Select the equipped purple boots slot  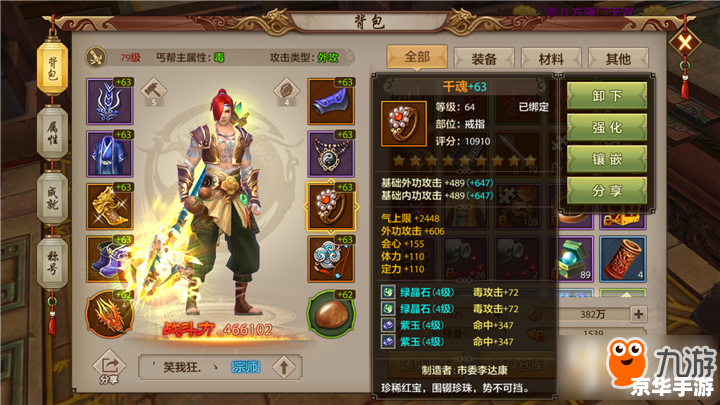click(x=110, y=256)
